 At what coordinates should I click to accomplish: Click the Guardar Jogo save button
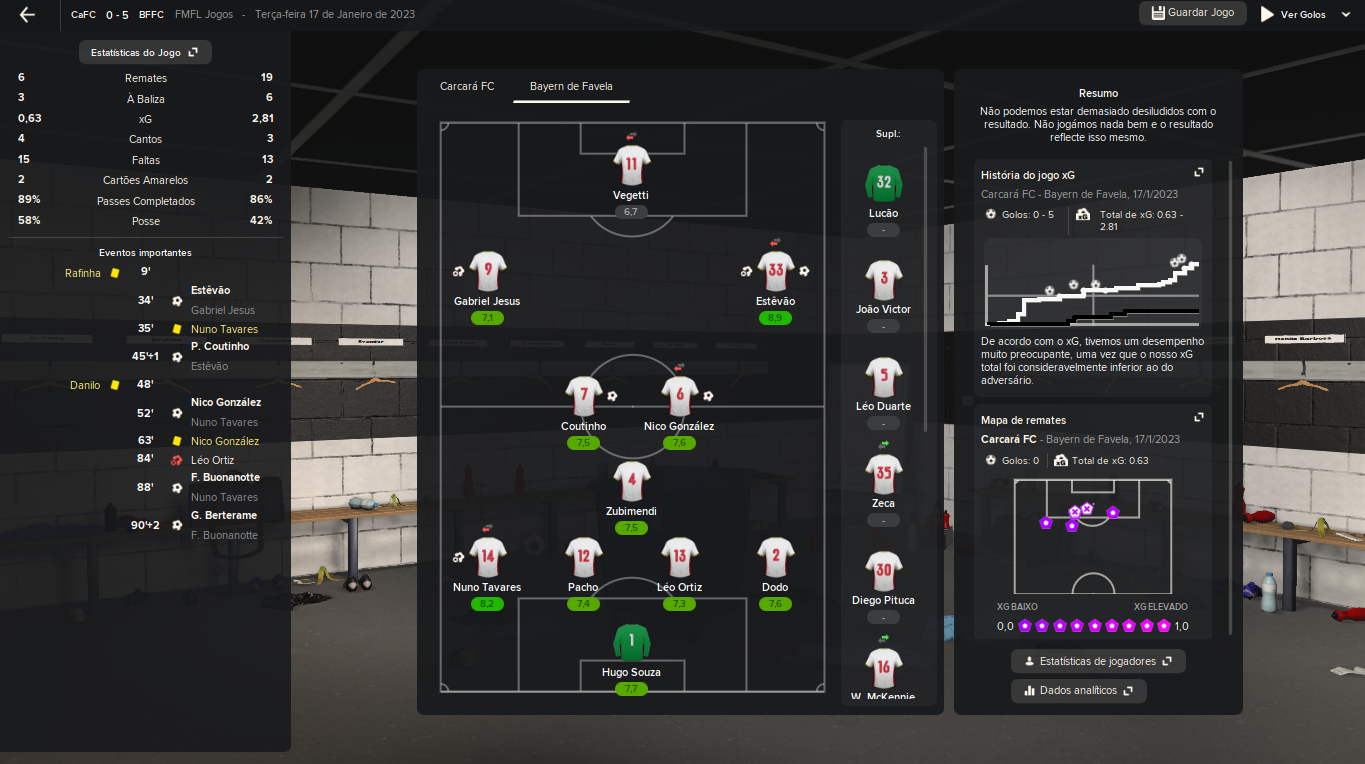[x=1193, y=13]
